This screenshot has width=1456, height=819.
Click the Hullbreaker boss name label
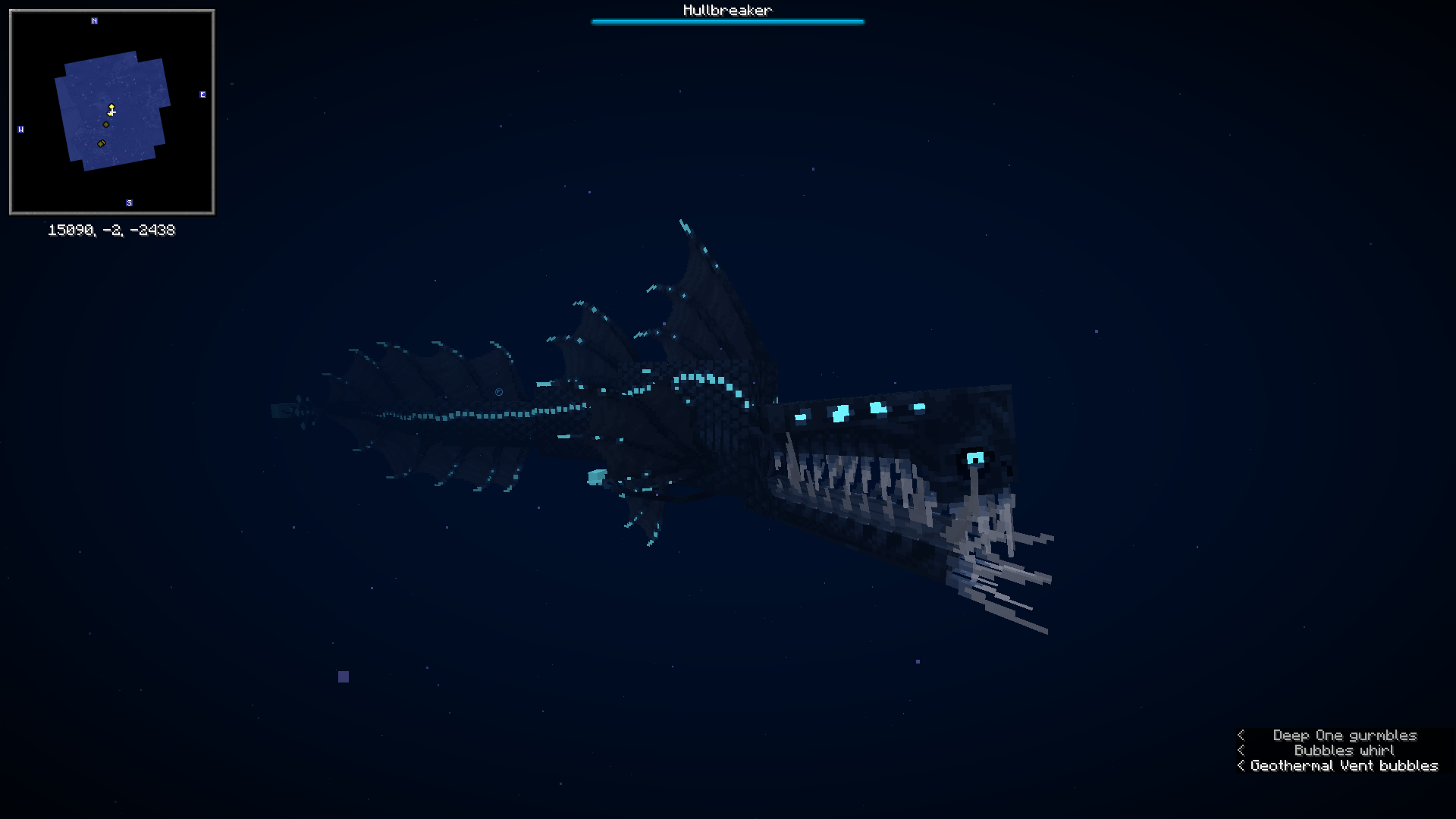click(x=727, y=10)
